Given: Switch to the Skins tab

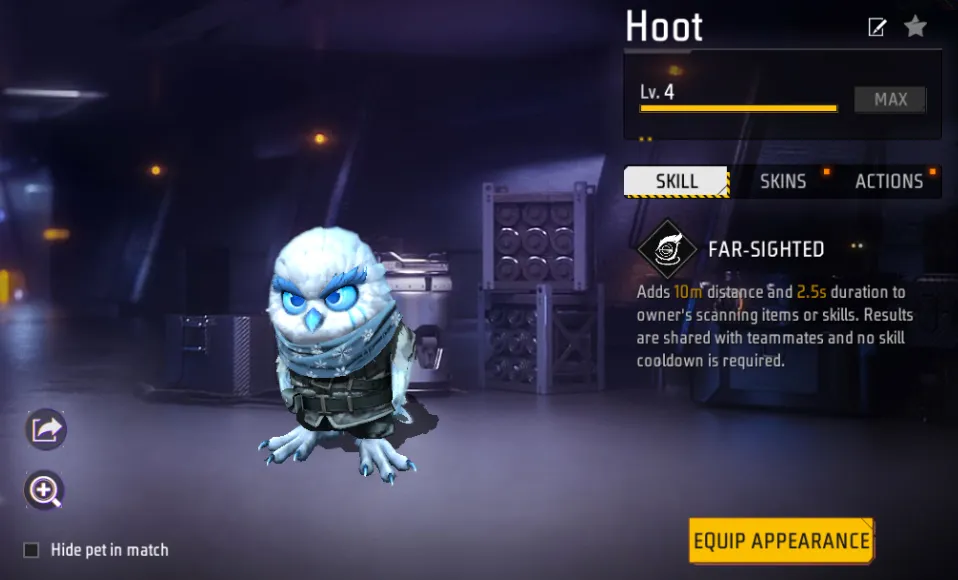Looking at the screenshot, I should click(783, 181).
